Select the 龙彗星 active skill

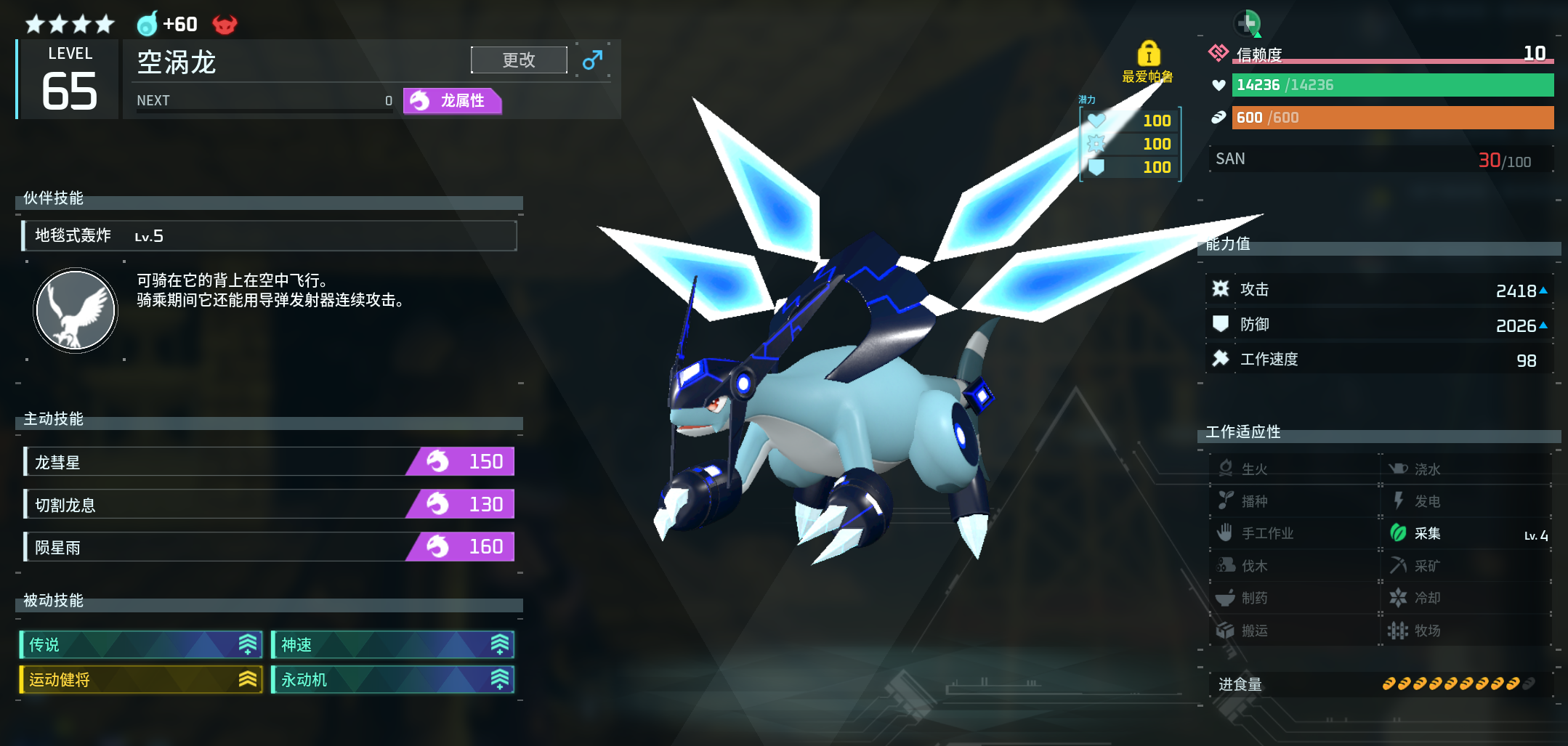269,462
